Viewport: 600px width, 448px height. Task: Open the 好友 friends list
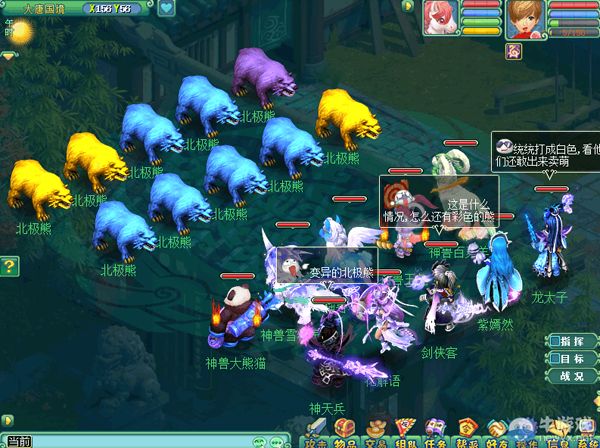click(x=496, y=436)
